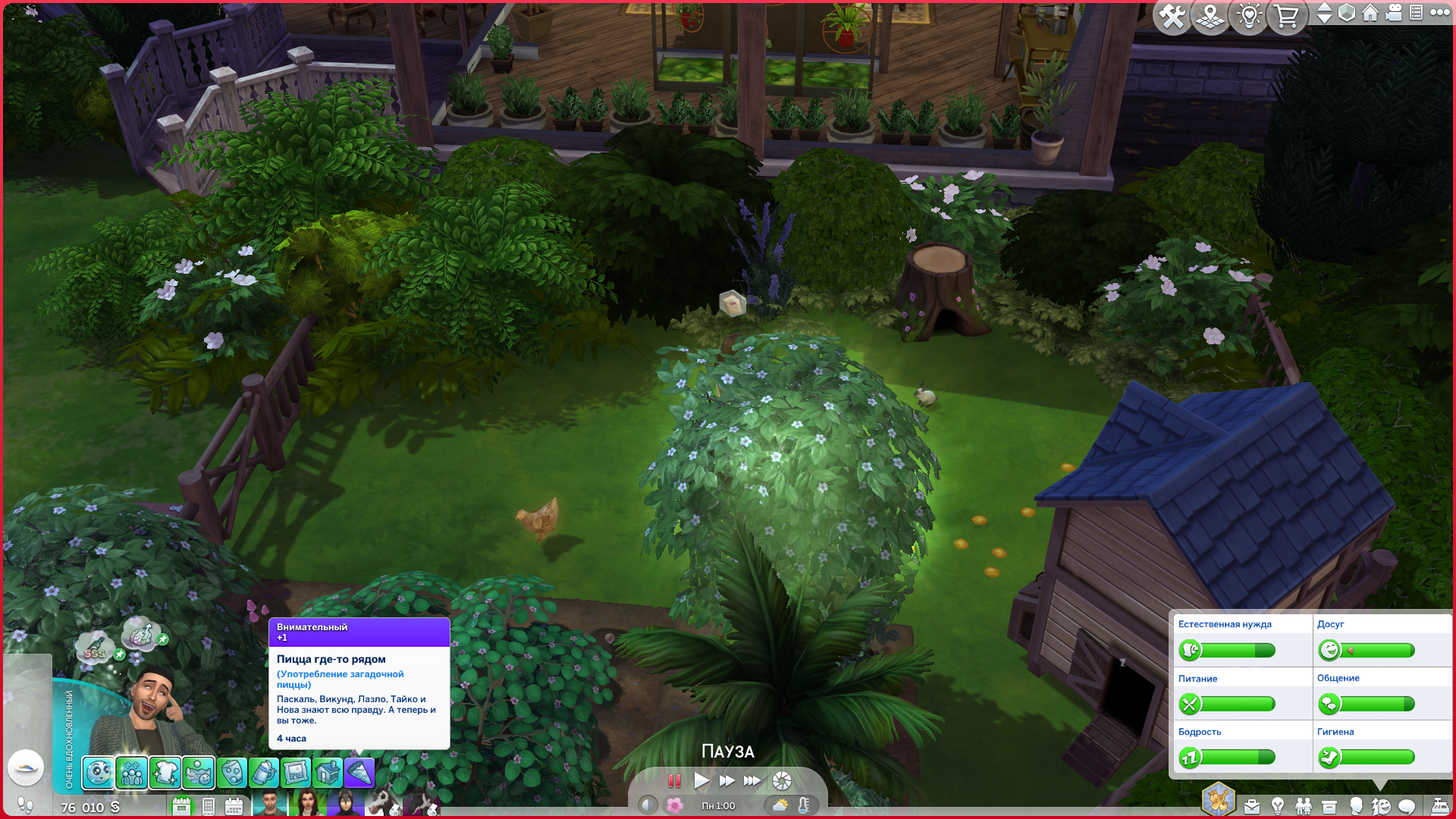Image resolution: width=1456 pixels, height=819 pixels.
Task: Resume game at normal play speed
Action: (701, 780)
